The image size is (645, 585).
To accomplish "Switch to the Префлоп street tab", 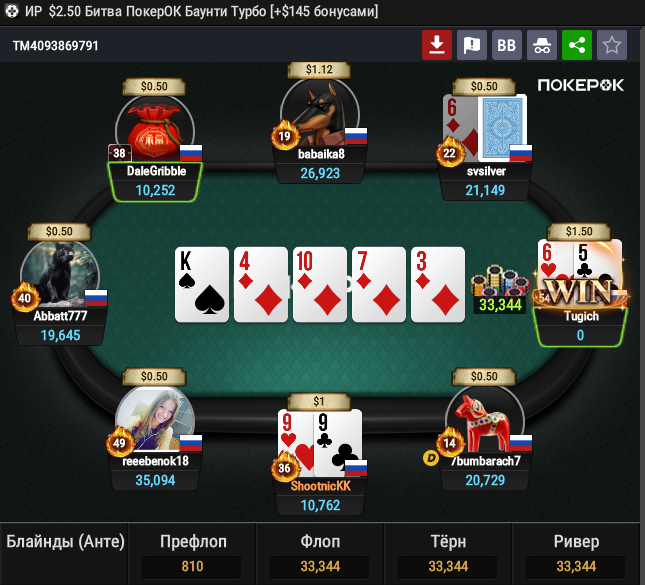I will pyautogui.click(x=193, y=555).
